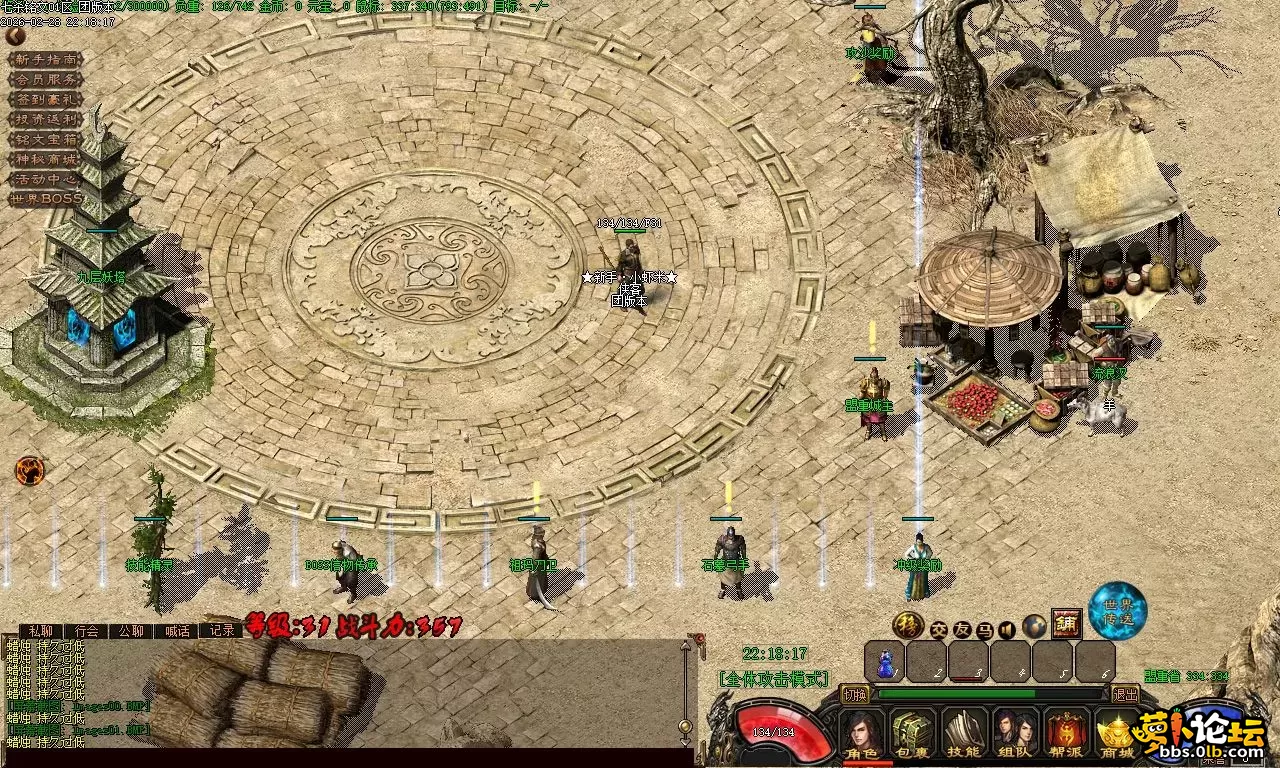Switch to the 喊话 shout chat tab
The image size is (1280, 768).
tap(177, 631)
